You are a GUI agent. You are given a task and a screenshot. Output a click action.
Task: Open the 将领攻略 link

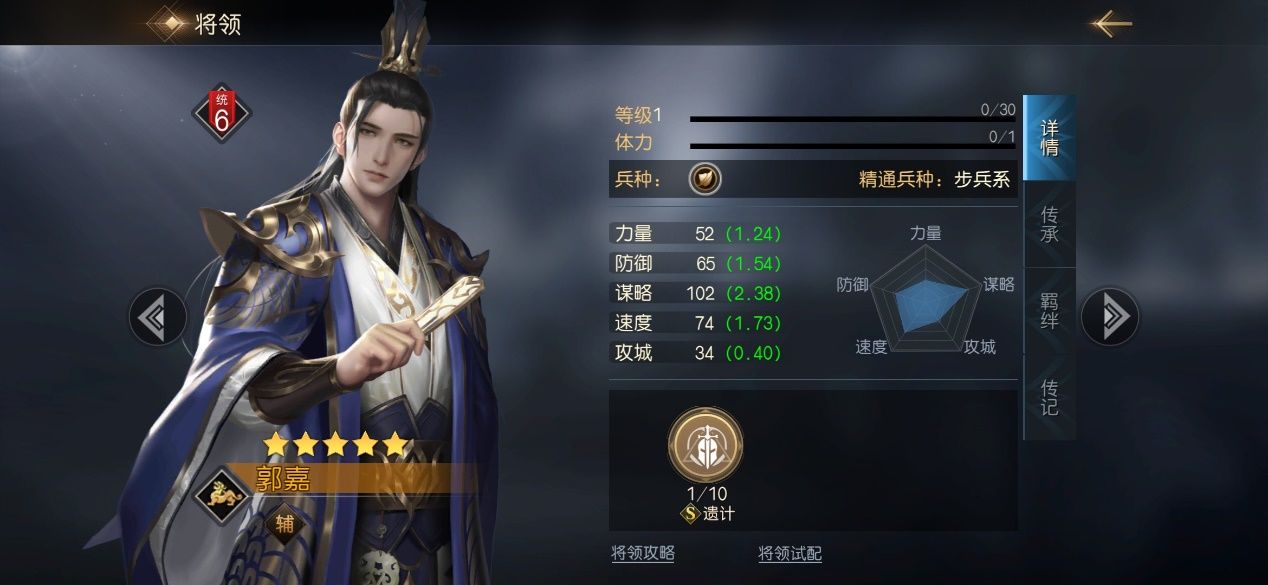point(643,553)
